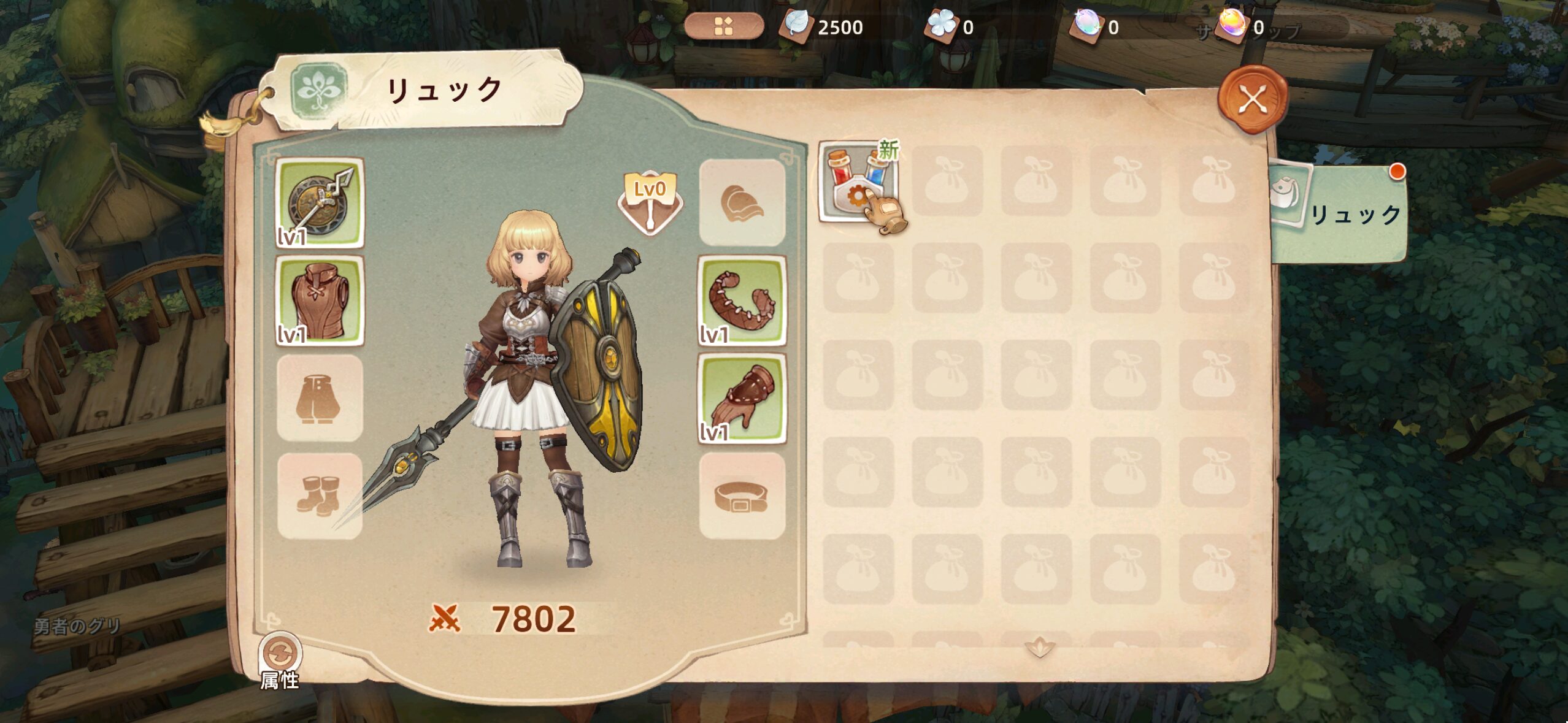
Task: Close the backpack panel with the X
Action: tap(1251, 99)
